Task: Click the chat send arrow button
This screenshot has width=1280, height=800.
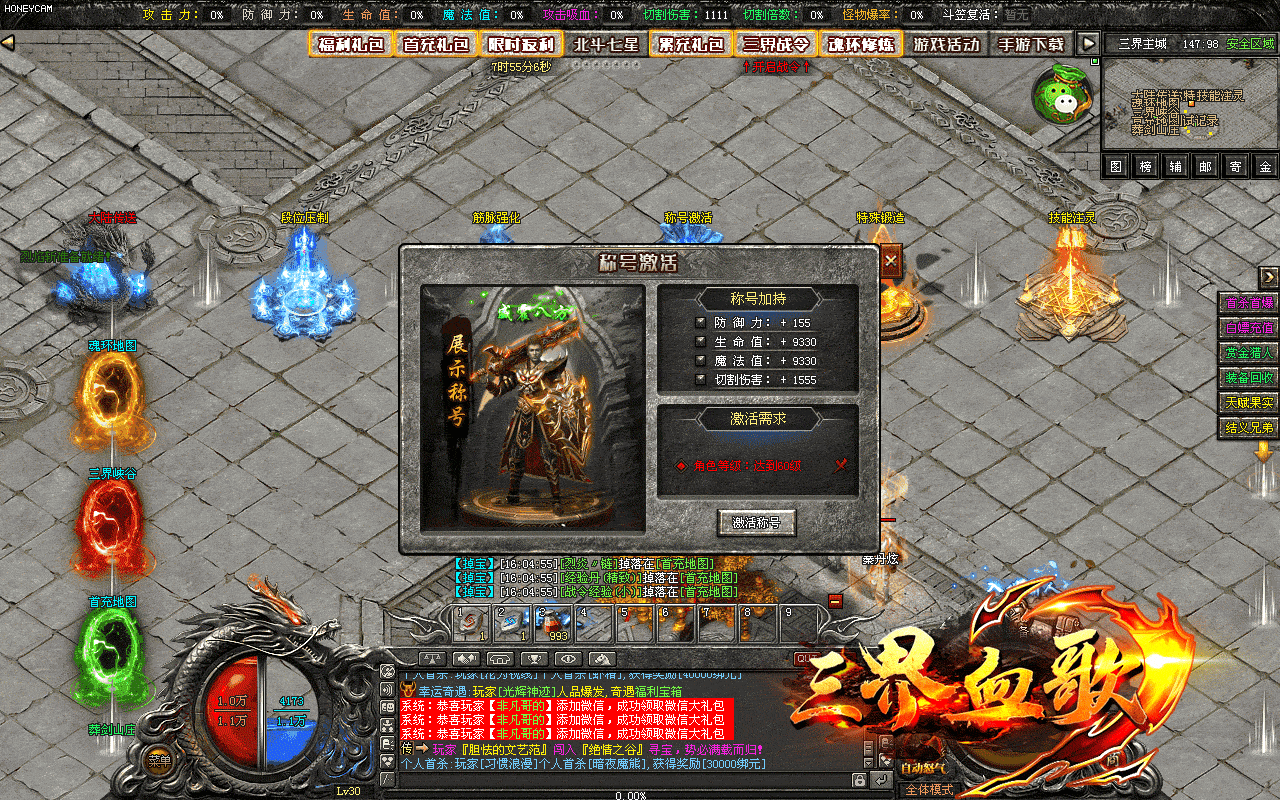Action: click(880, 780)
